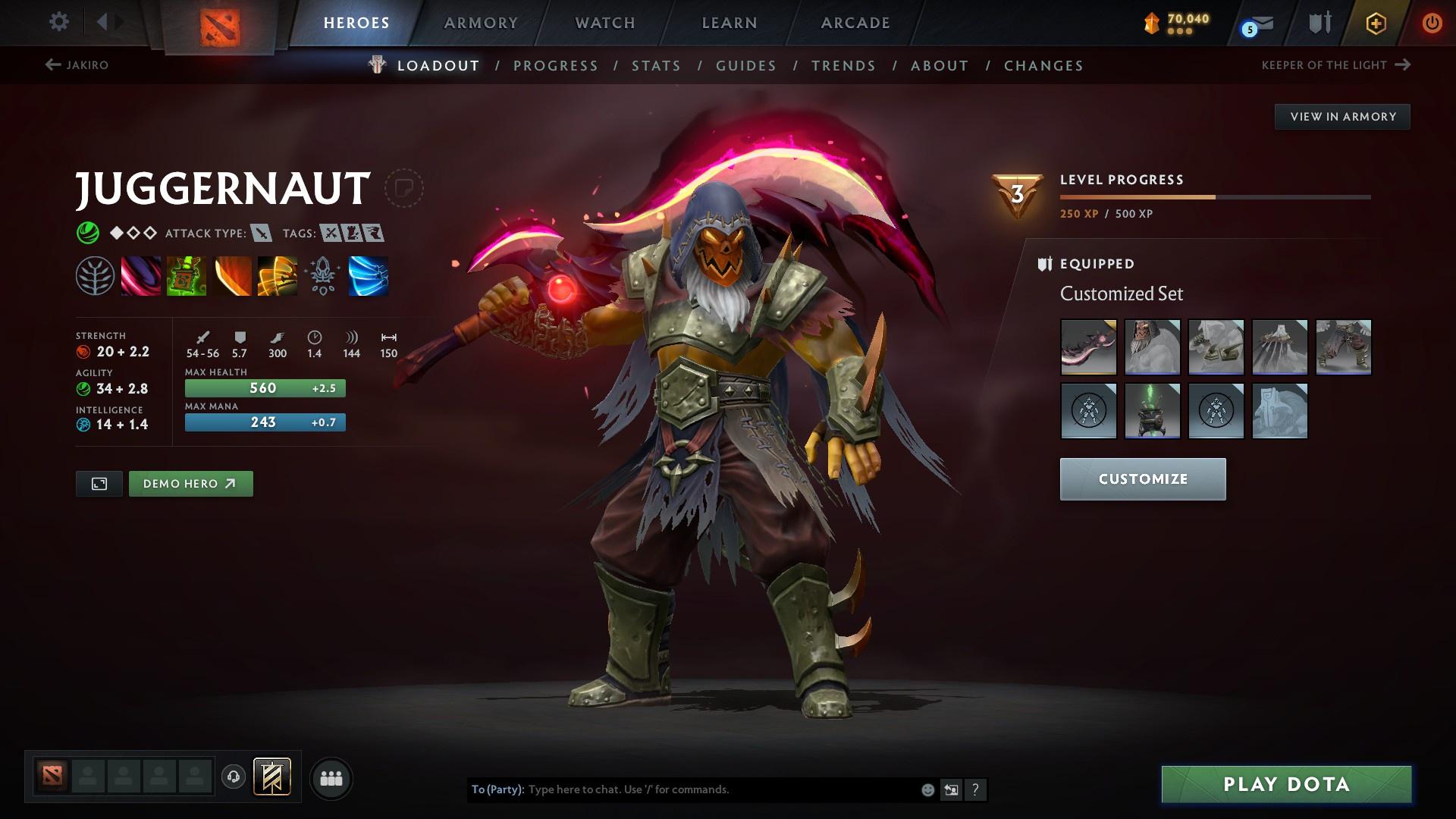The height and width of the screenshot is (819, 1456).
Task: Open the emoticon picker in the chat bar
Action: pos(927,789)
